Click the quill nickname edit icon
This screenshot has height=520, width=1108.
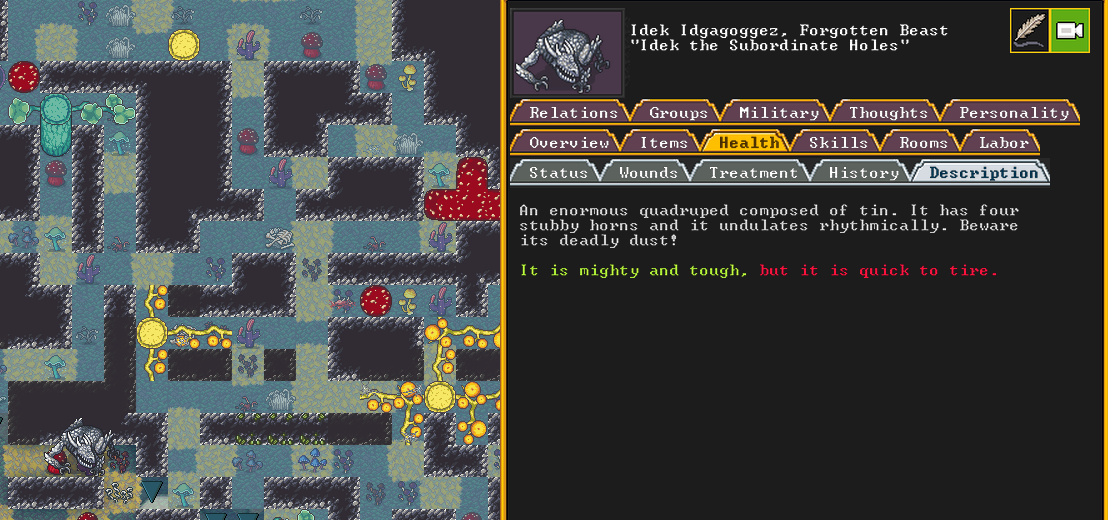tap(1029, 31)
